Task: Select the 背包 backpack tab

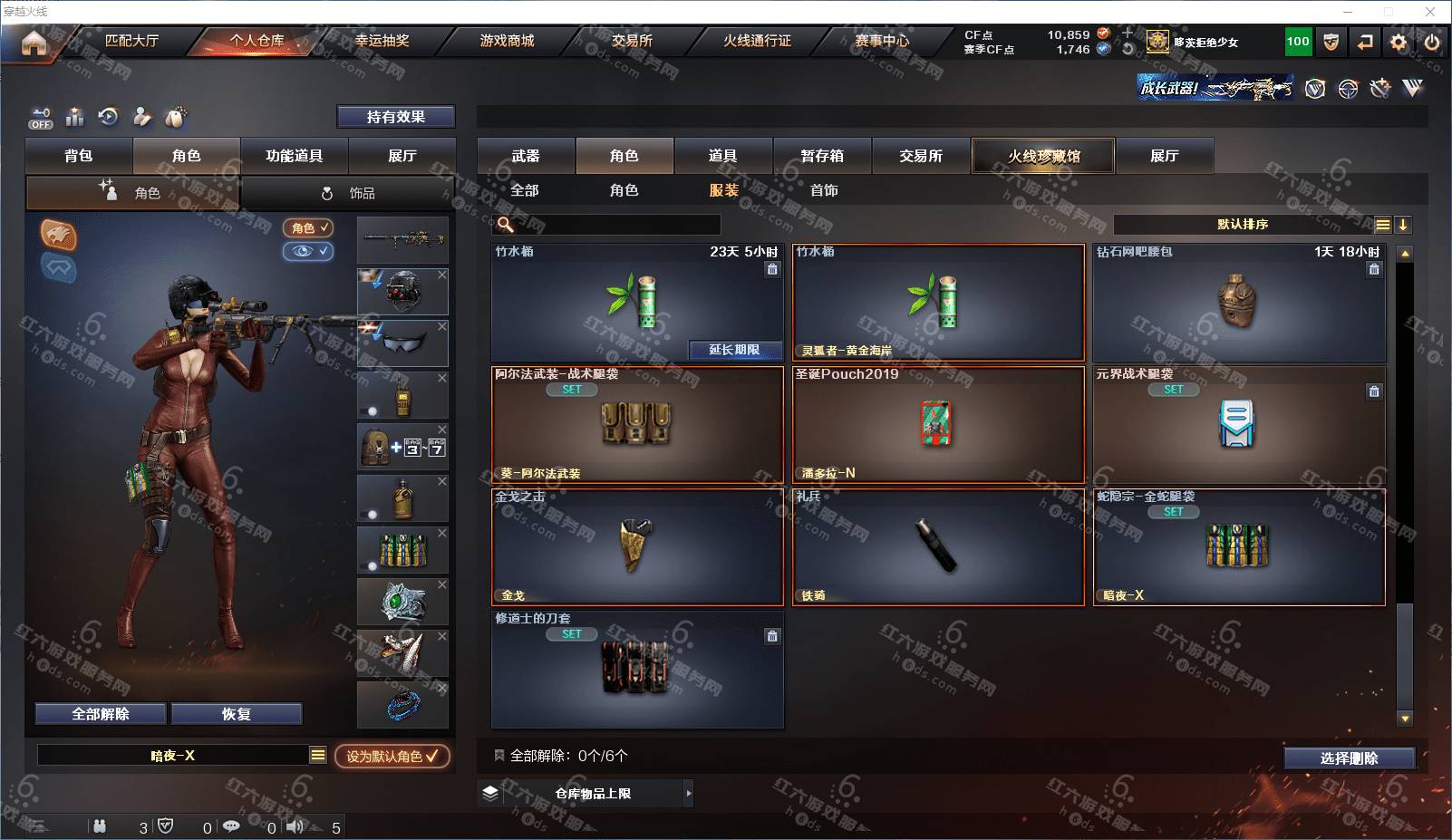Action: [79, 156]
